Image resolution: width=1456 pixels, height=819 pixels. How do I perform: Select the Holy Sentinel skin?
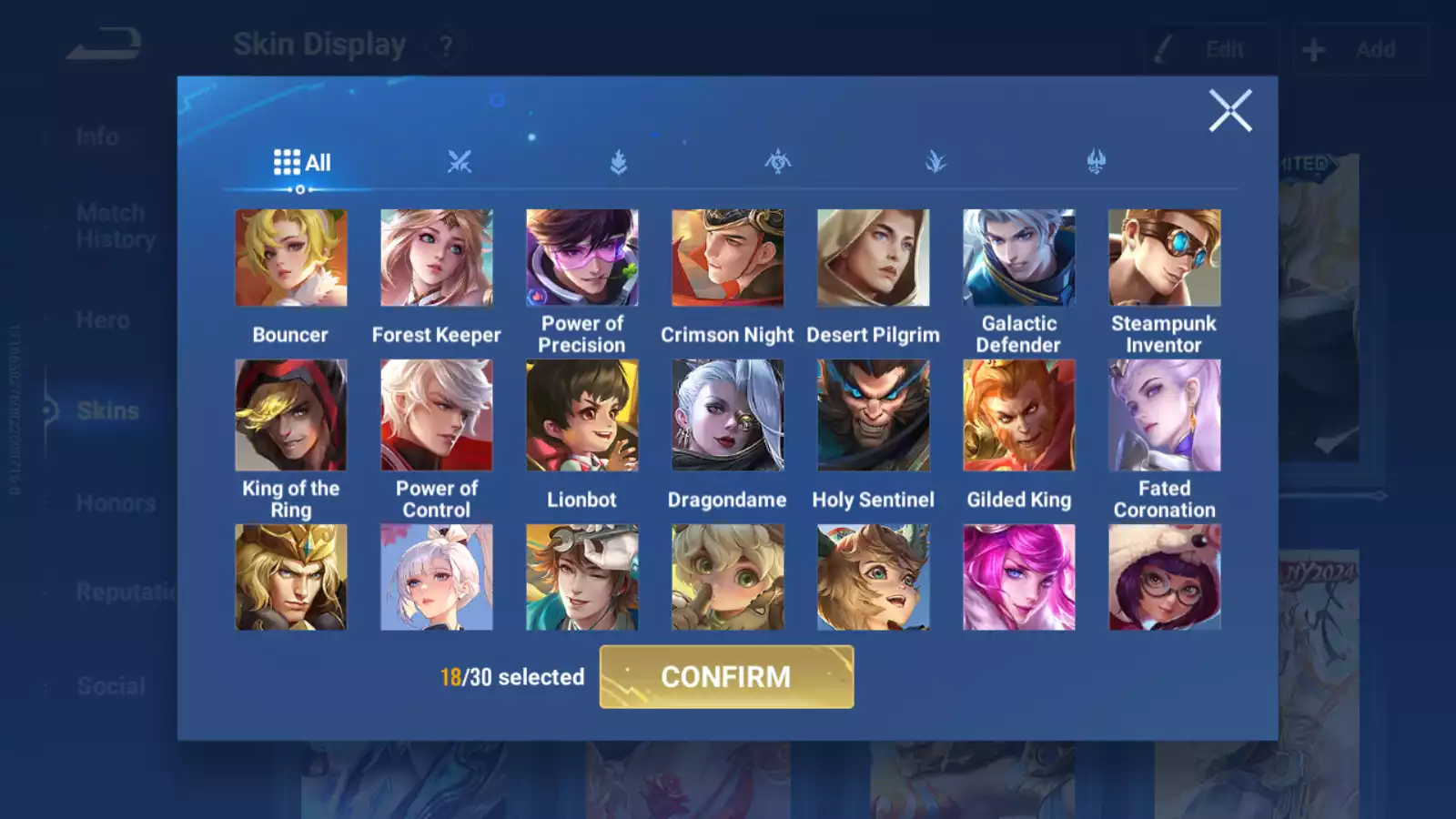click(x=873, y=415)
